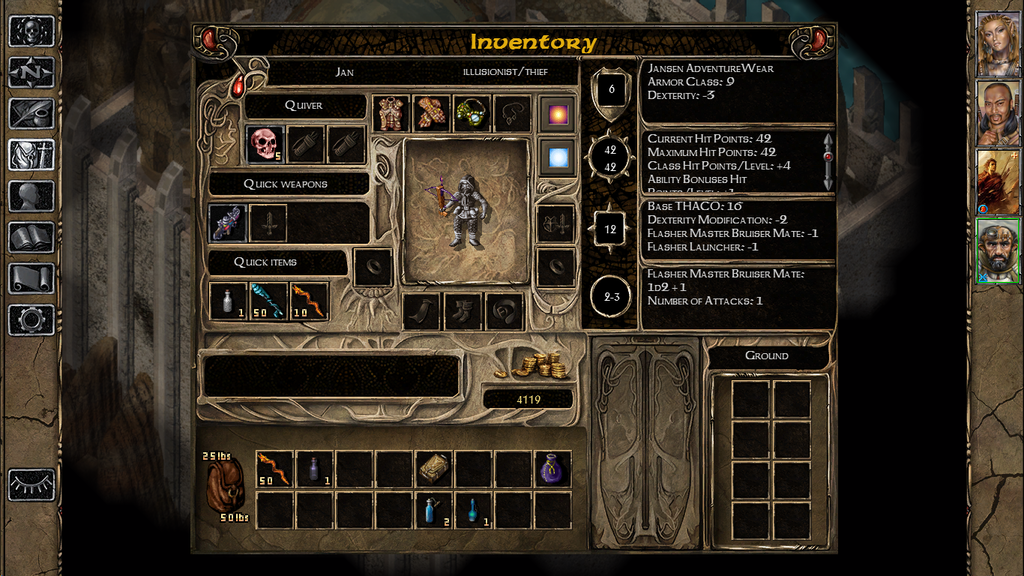Select the tan container in backpack
This screenshot has height=576, width=1024.
[x=432, y=469]
